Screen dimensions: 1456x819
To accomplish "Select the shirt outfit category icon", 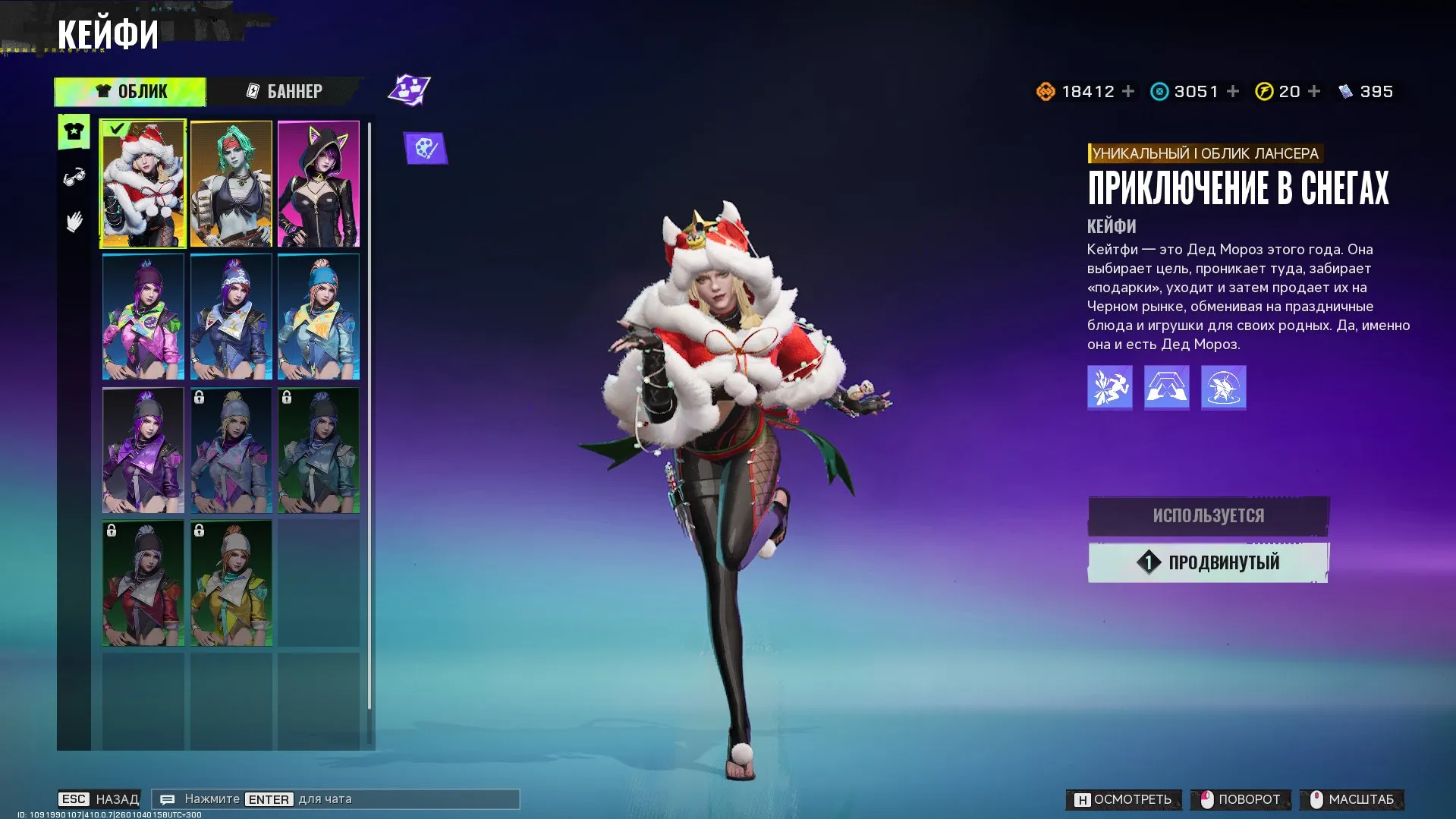I will (x=74, y=132).
